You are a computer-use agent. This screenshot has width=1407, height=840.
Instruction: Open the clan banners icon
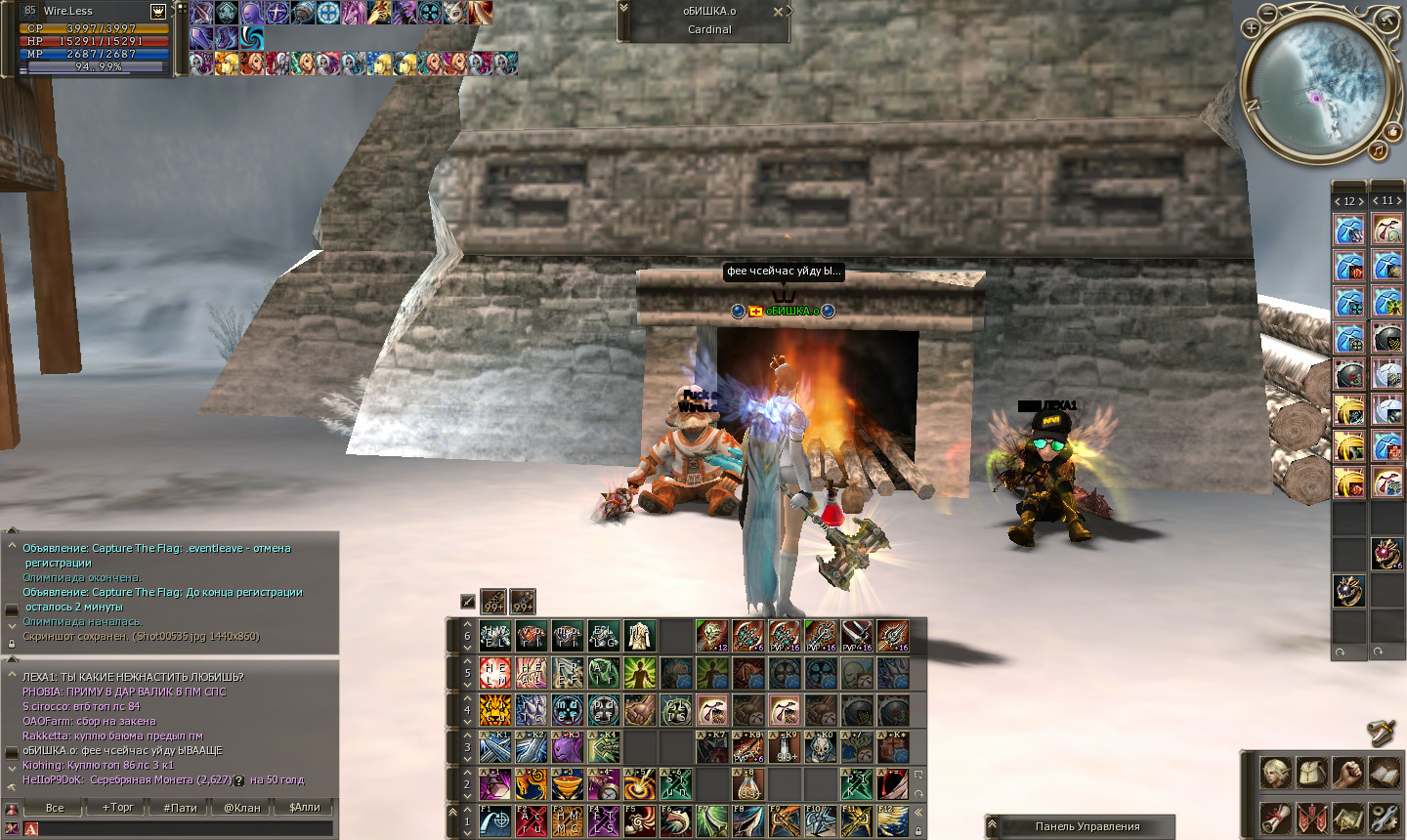(1311, 817)
